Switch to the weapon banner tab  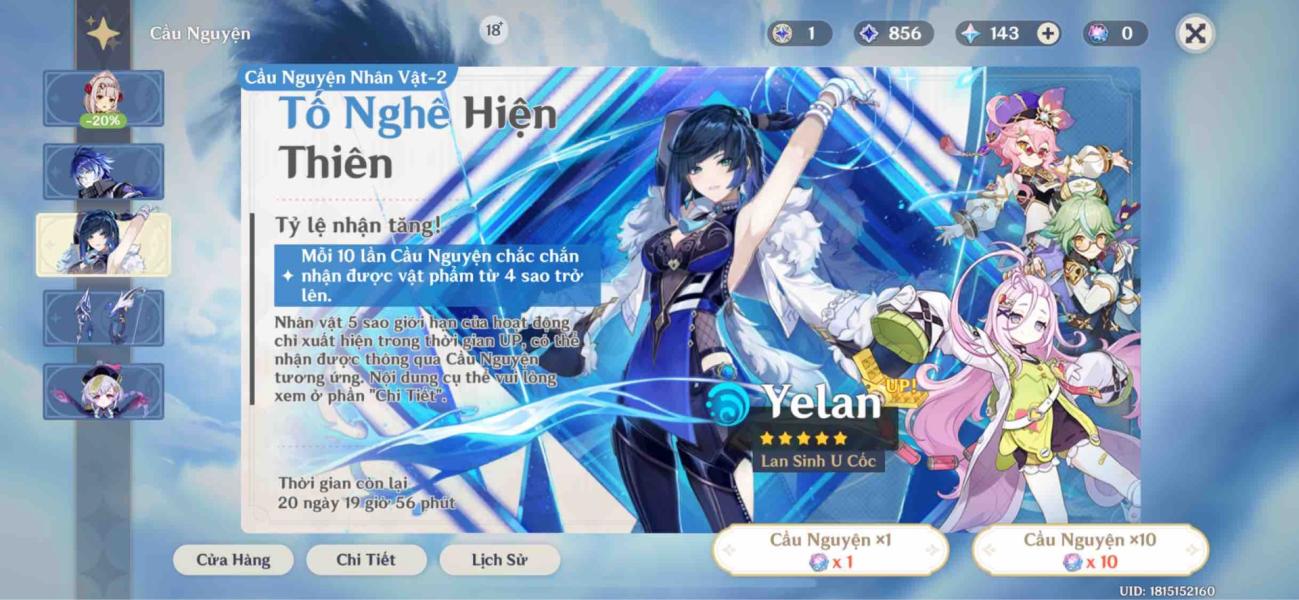pyautogui.click(x=103, y=318)
